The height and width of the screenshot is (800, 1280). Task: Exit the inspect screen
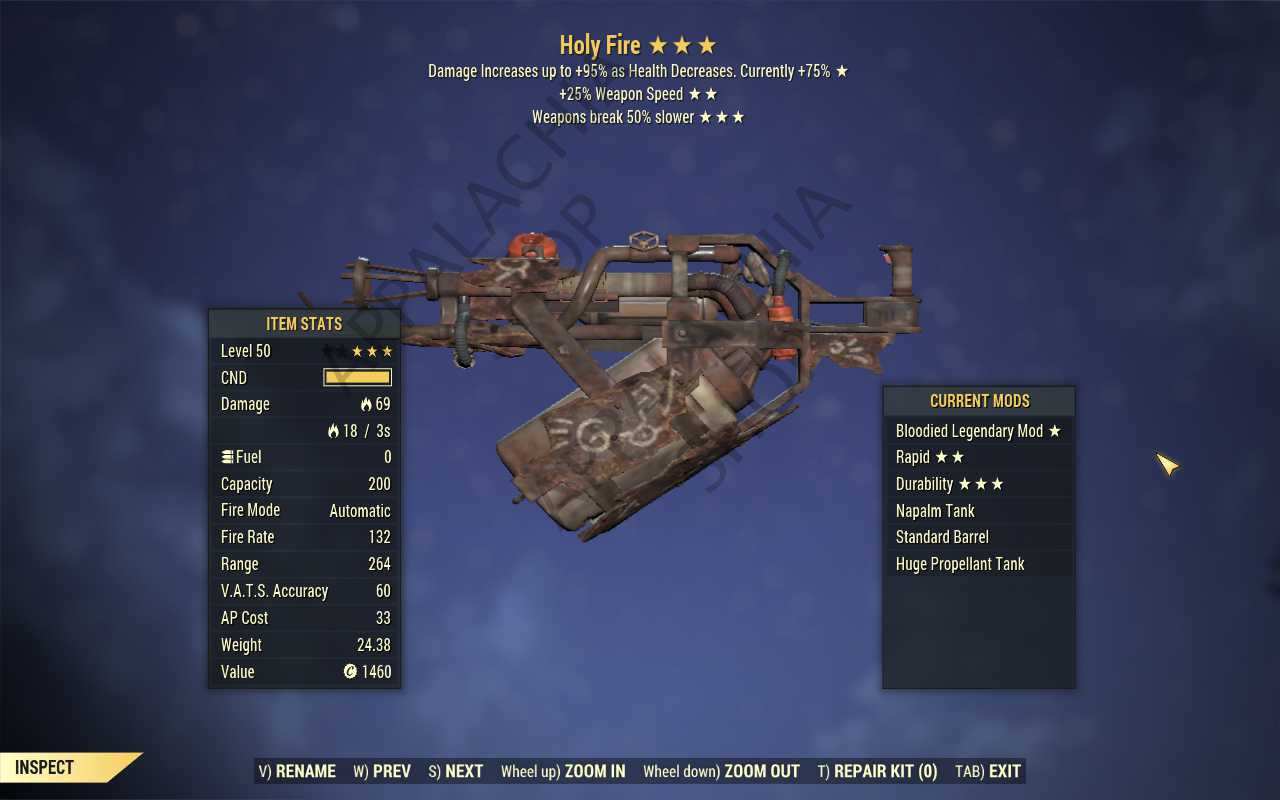pyautogui.click(x=988, y=771)
